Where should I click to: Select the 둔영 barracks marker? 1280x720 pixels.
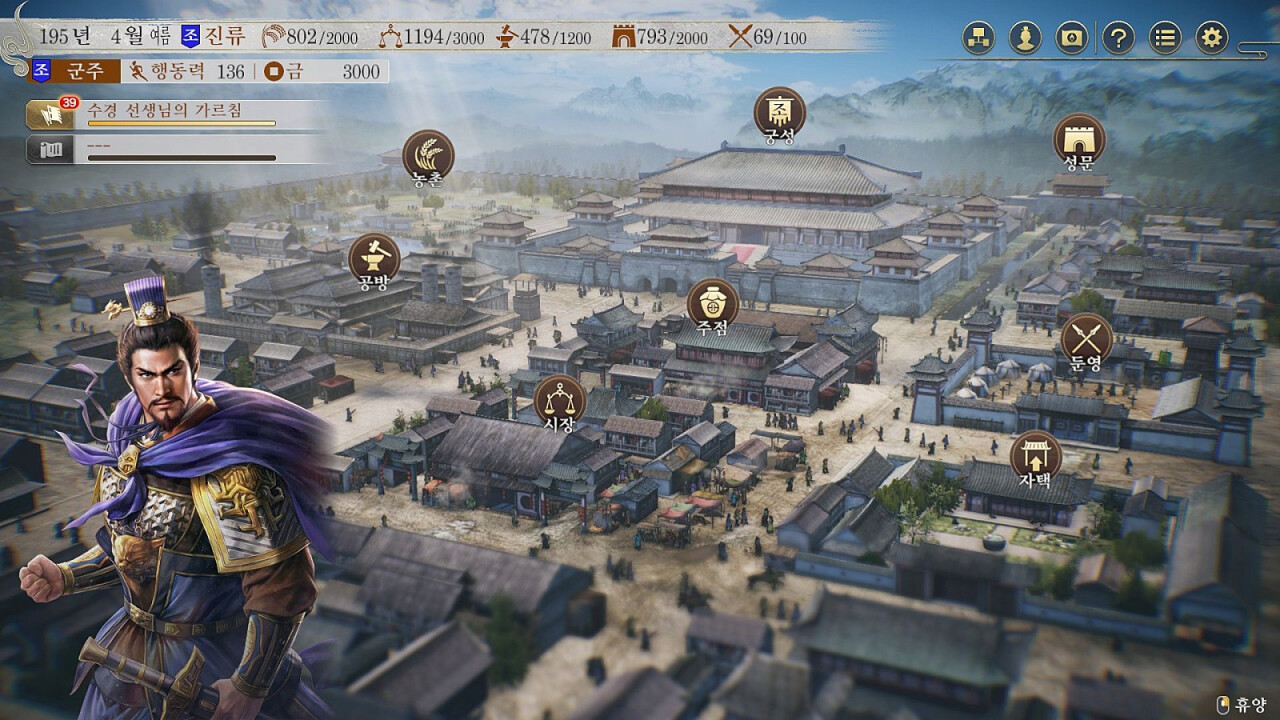coord(1086,340)
